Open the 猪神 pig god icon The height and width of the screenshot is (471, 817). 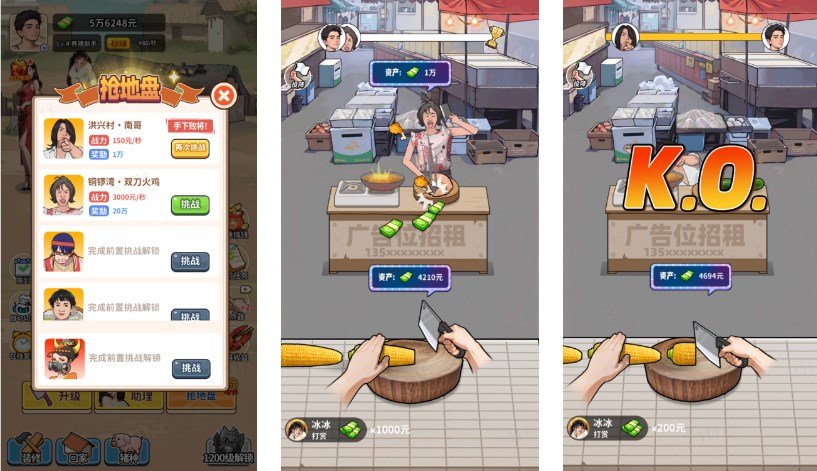tap(127, 448)
